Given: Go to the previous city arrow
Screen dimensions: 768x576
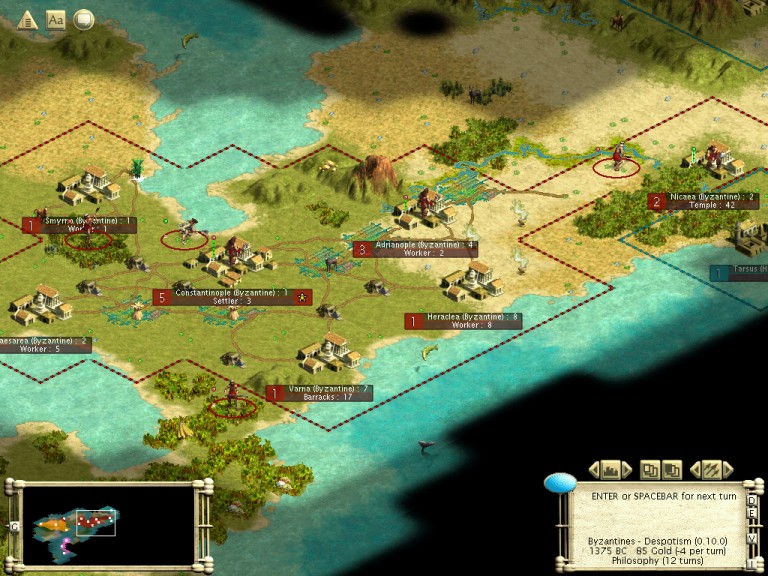Looking at the screenshot, I should click(594, 469).
